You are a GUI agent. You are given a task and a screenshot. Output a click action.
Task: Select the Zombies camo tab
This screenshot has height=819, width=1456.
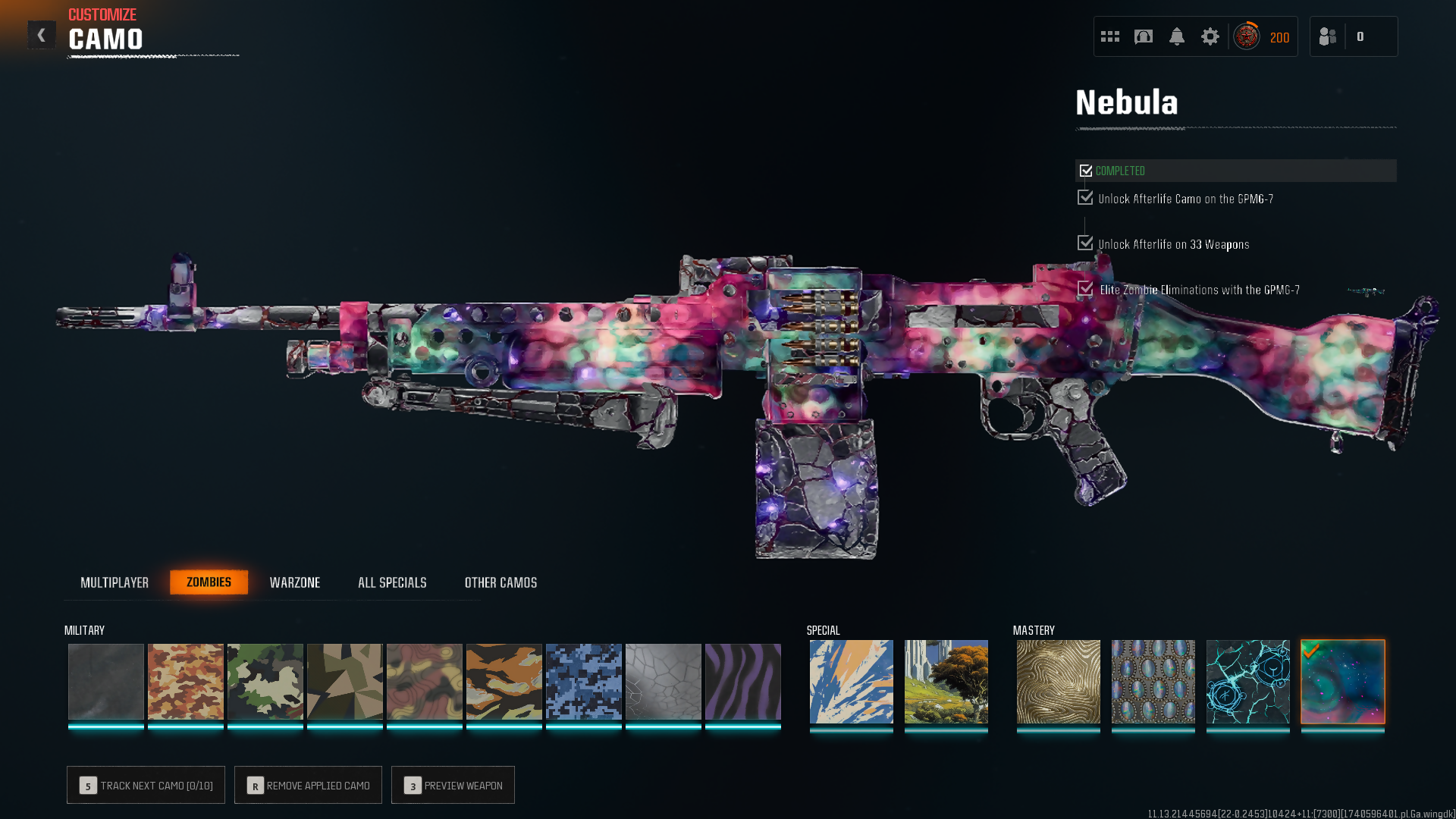[209, 582]
